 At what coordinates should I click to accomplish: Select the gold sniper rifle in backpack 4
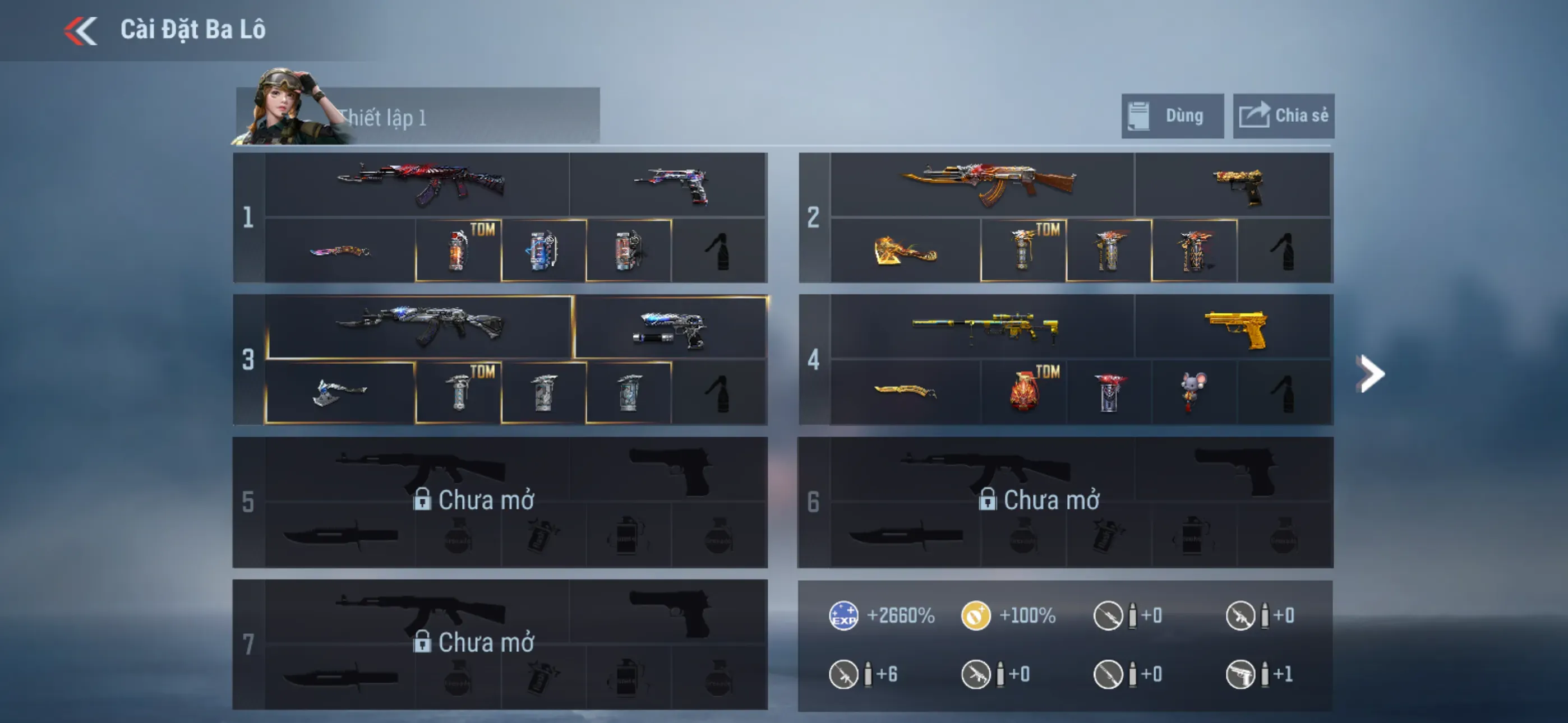pos(984,327)
